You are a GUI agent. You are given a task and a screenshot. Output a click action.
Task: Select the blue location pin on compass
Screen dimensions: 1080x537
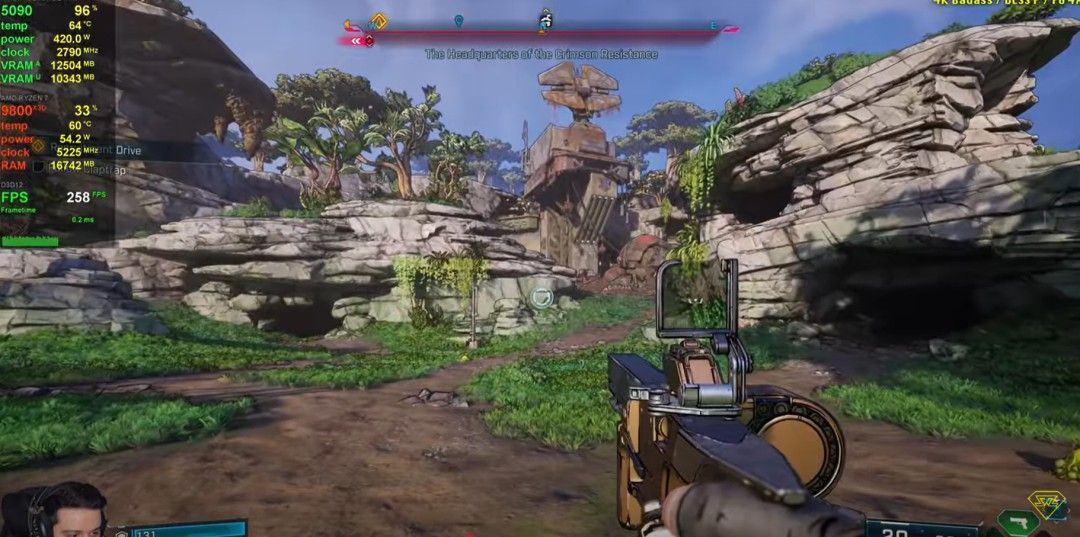pos(459,20)
